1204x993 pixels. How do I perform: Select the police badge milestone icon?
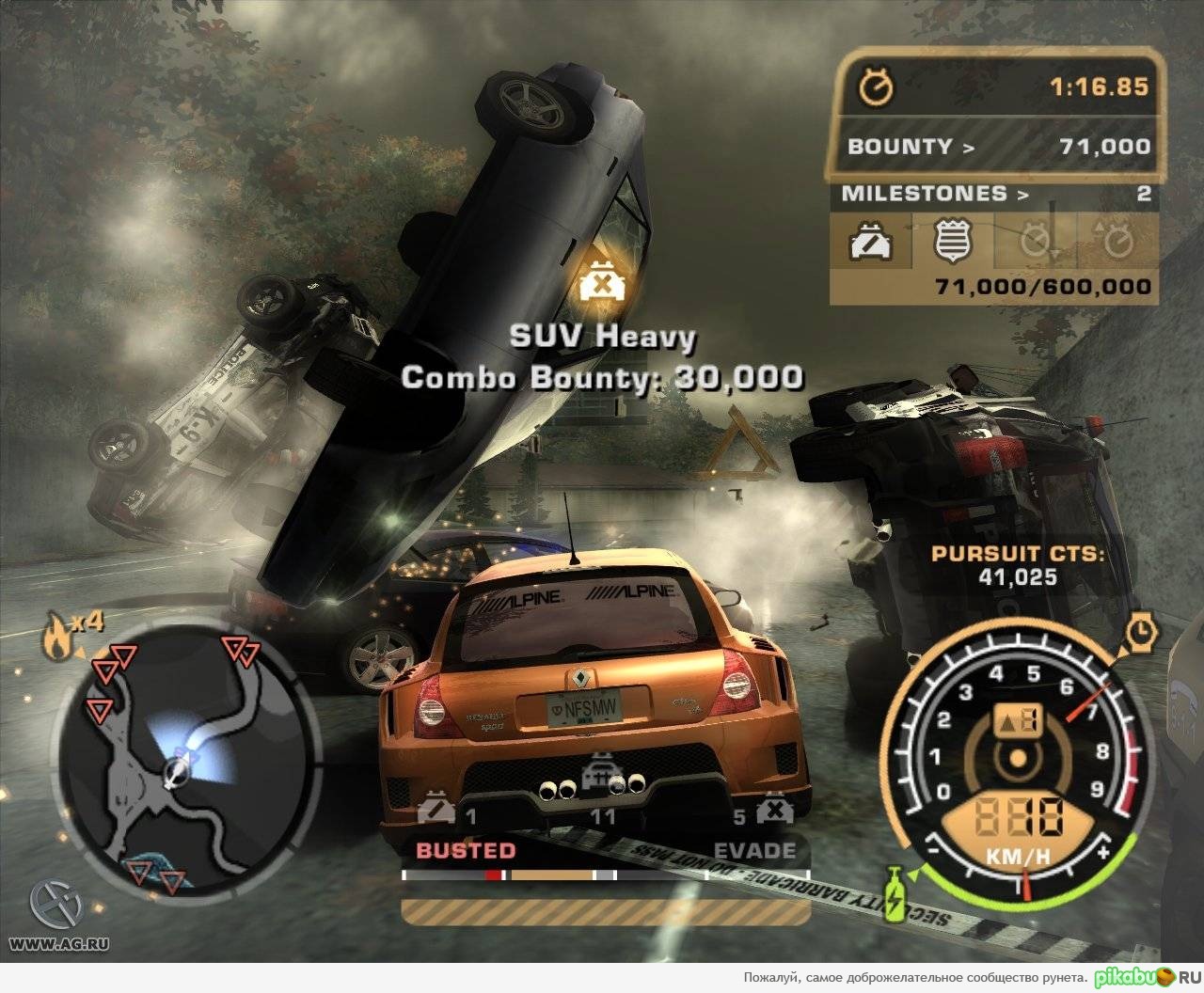[x=951, y=241]
